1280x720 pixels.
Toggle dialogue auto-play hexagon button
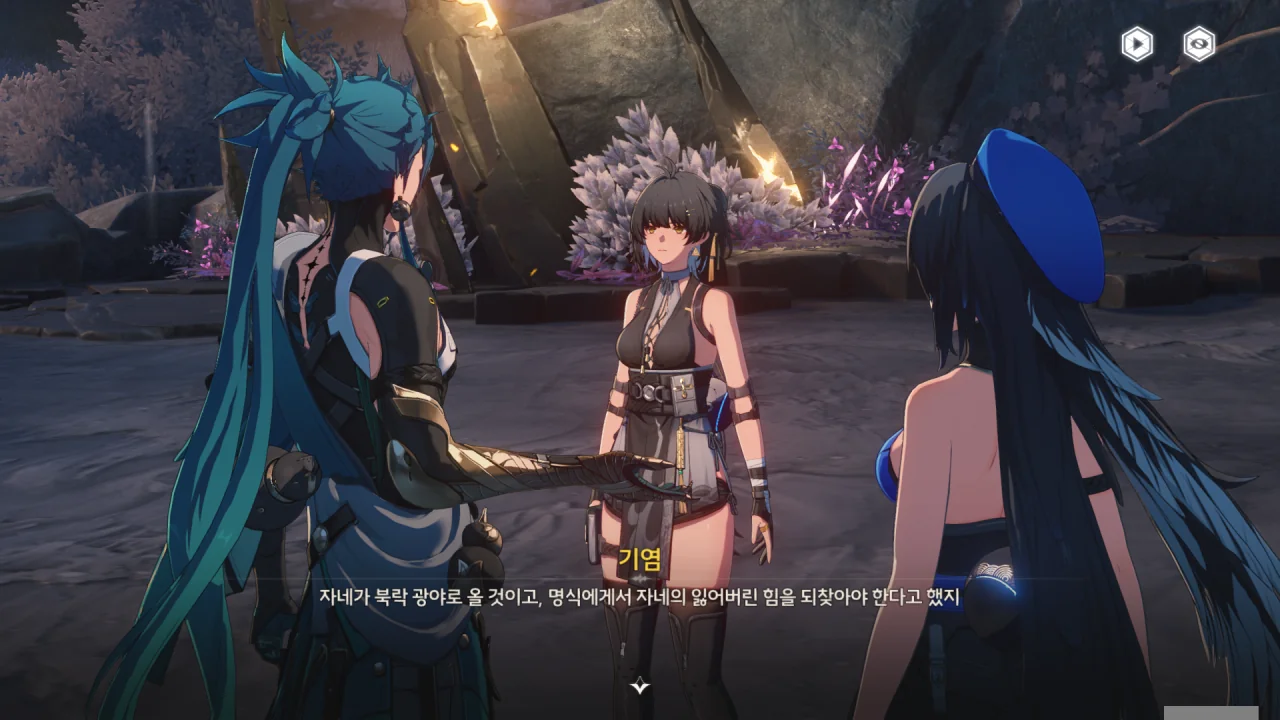click(1137, 44)
